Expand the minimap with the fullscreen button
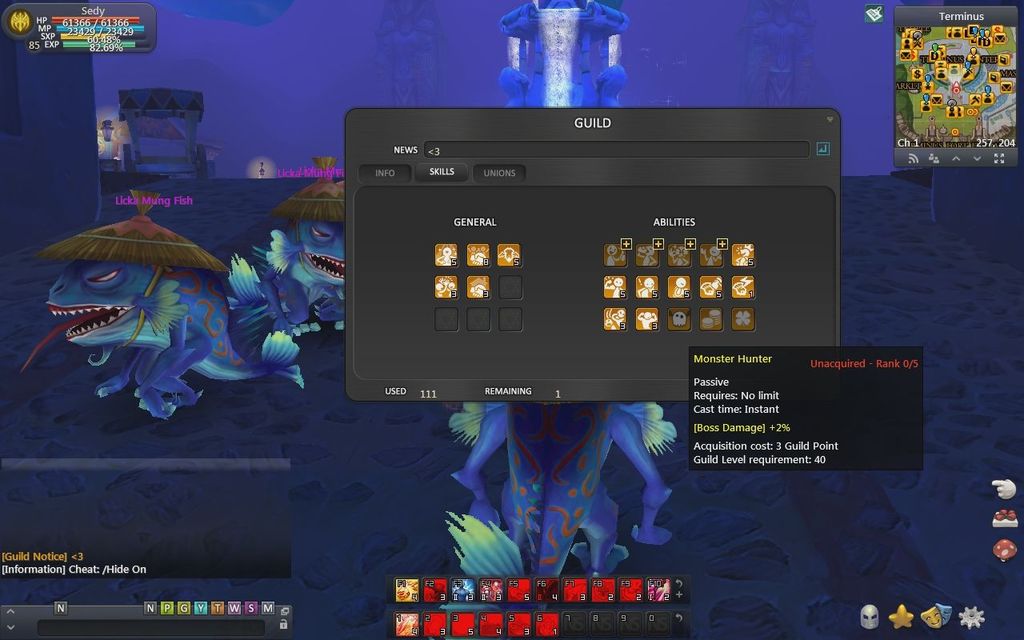1024x640 pixels. pos(999,158)
